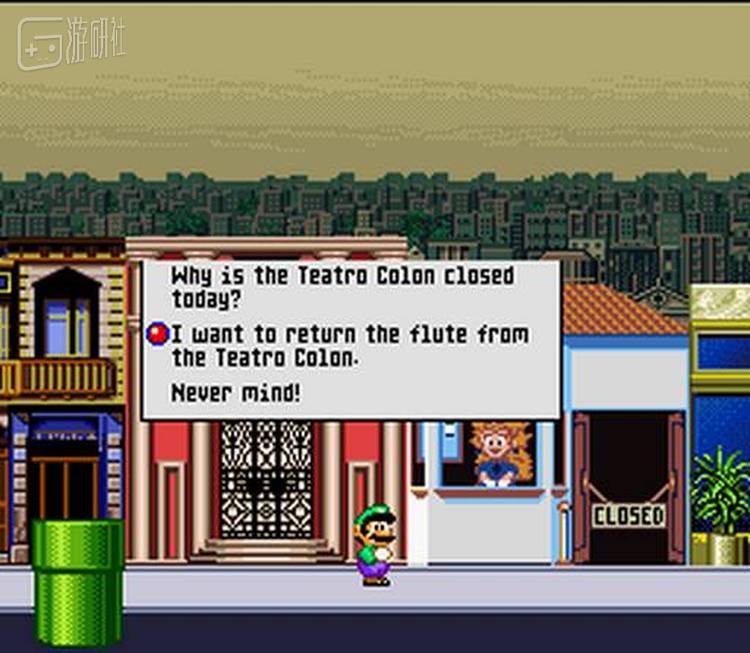
Task: Select the Never mind! option
Action: pyautogui.click(x=235, y=393)
